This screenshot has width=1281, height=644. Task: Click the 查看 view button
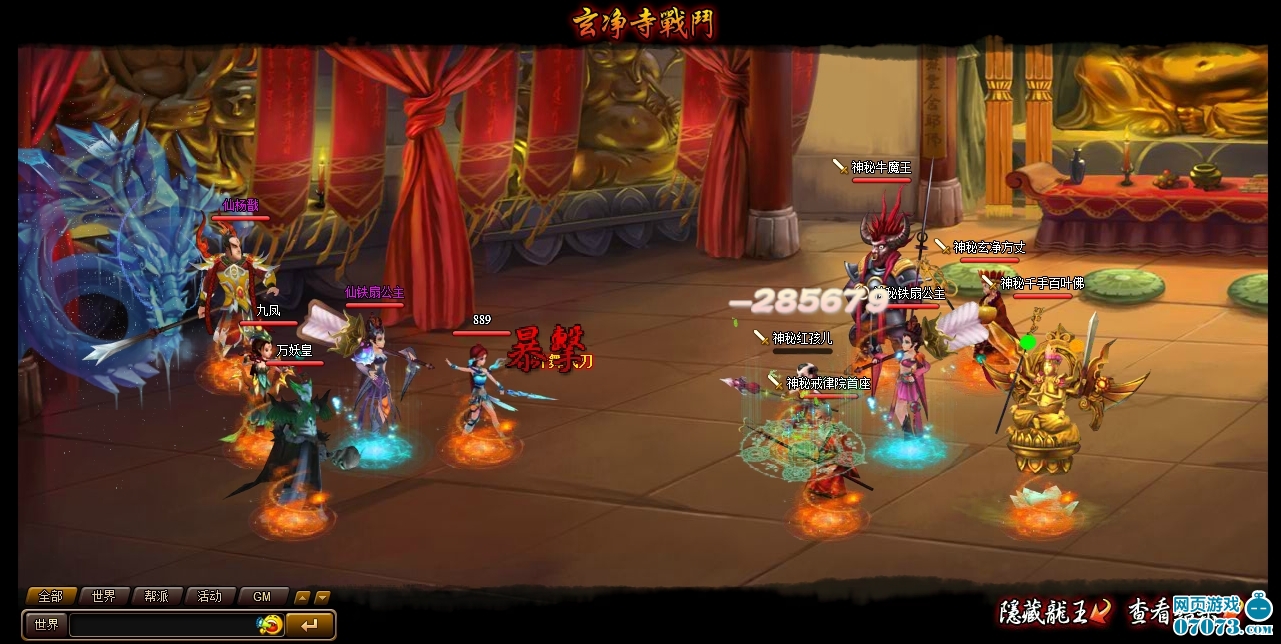coord(1160,610)
